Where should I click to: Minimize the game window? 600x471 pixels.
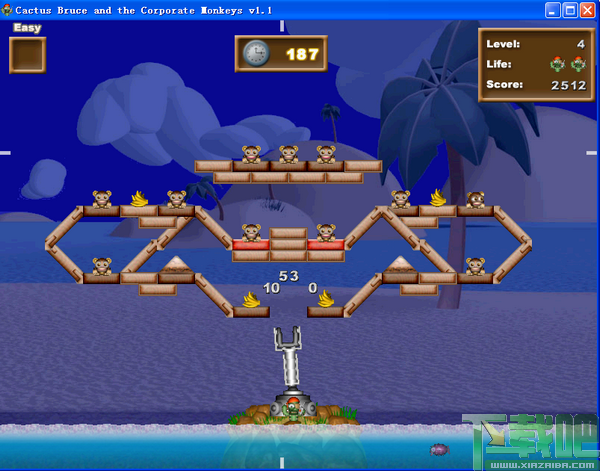[x=553, y=10]
